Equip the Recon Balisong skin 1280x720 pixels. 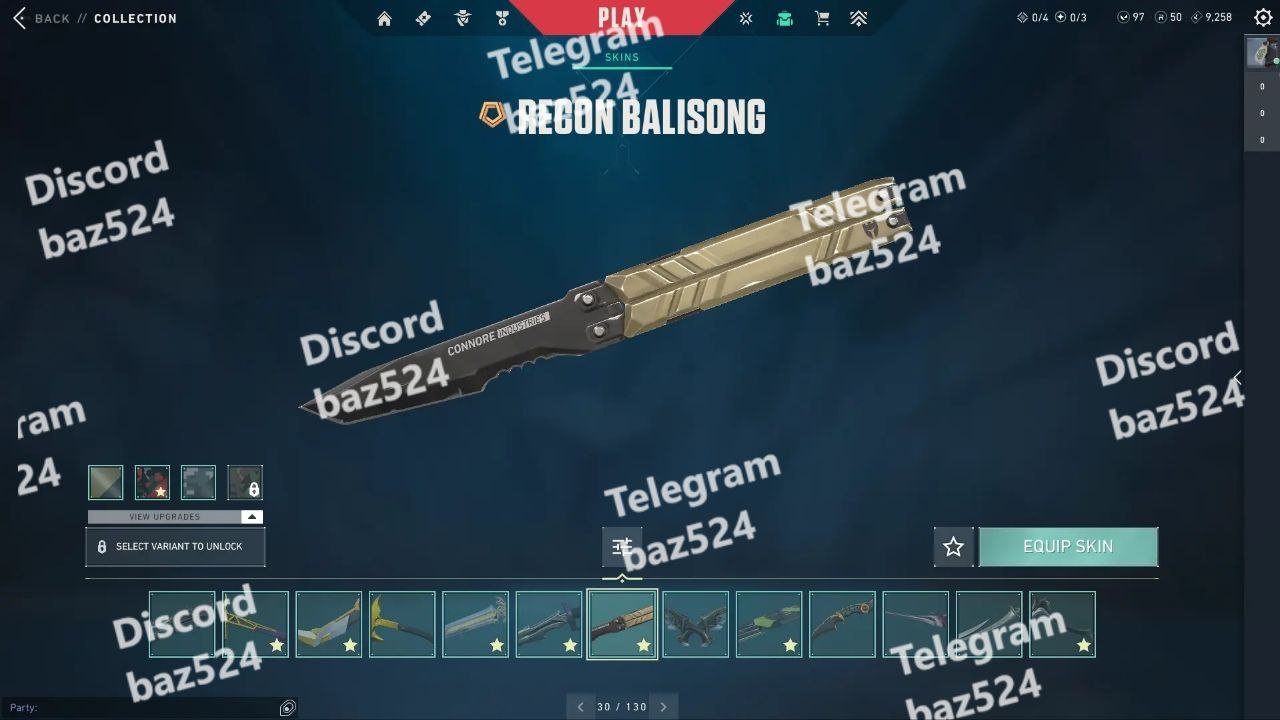tap(1068, 547)
